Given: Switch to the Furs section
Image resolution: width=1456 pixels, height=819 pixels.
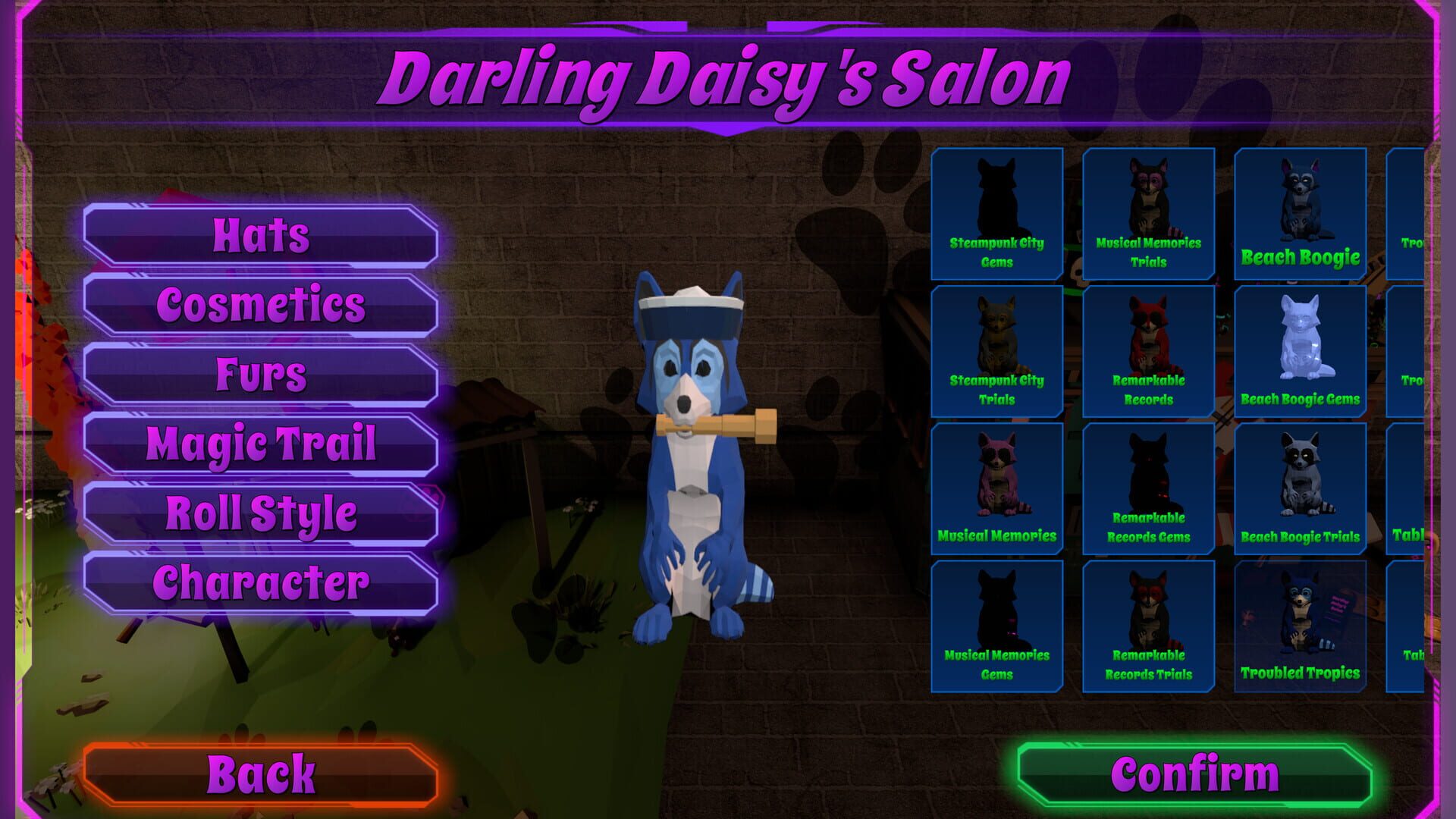Looking at the screenshot, I should (262, 375).
